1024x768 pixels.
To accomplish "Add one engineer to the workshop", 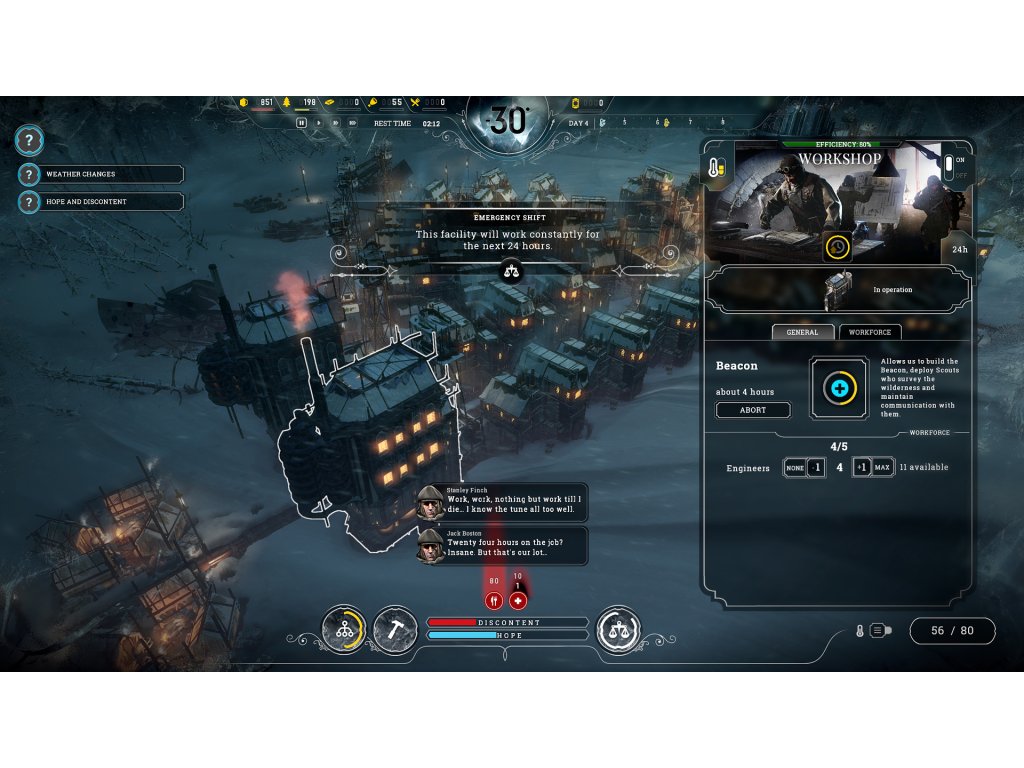I will pyautogui.click(x=861, y=467).
